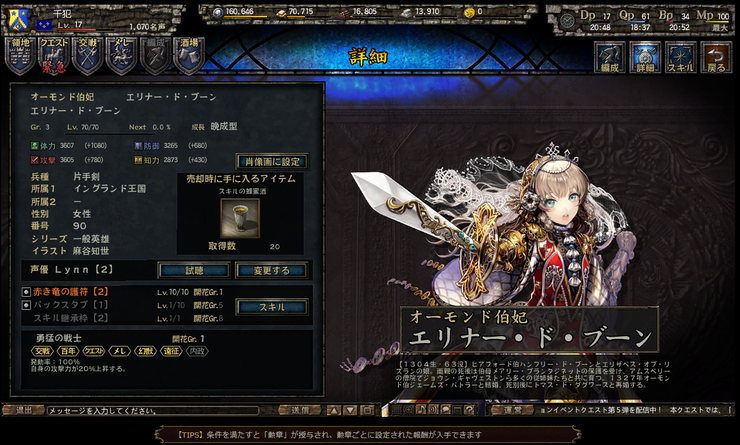
Task: Go back with the 戻る button
Action: (x=716, y=58)
